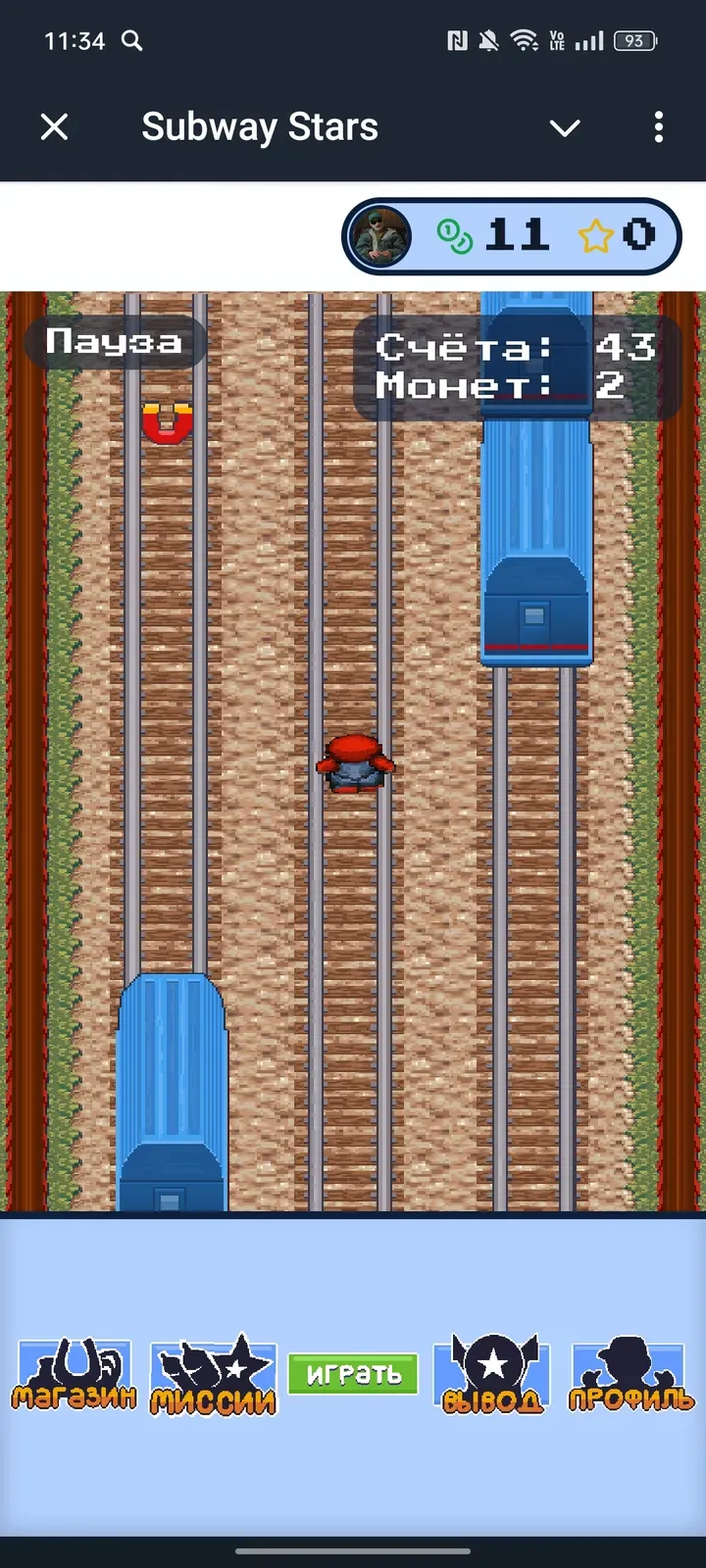706x1568 pixels.
Task: Tap the yellow star balance icon
Action: 594,236
